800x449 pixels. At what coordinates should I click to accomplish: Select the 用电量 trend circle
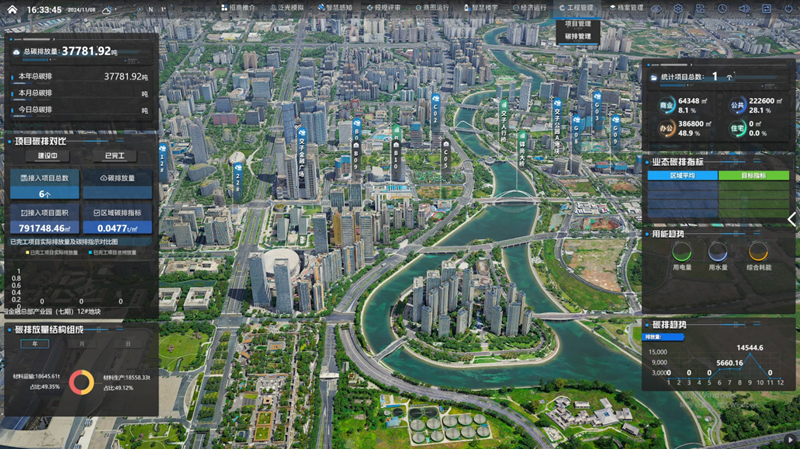[681, 252]
